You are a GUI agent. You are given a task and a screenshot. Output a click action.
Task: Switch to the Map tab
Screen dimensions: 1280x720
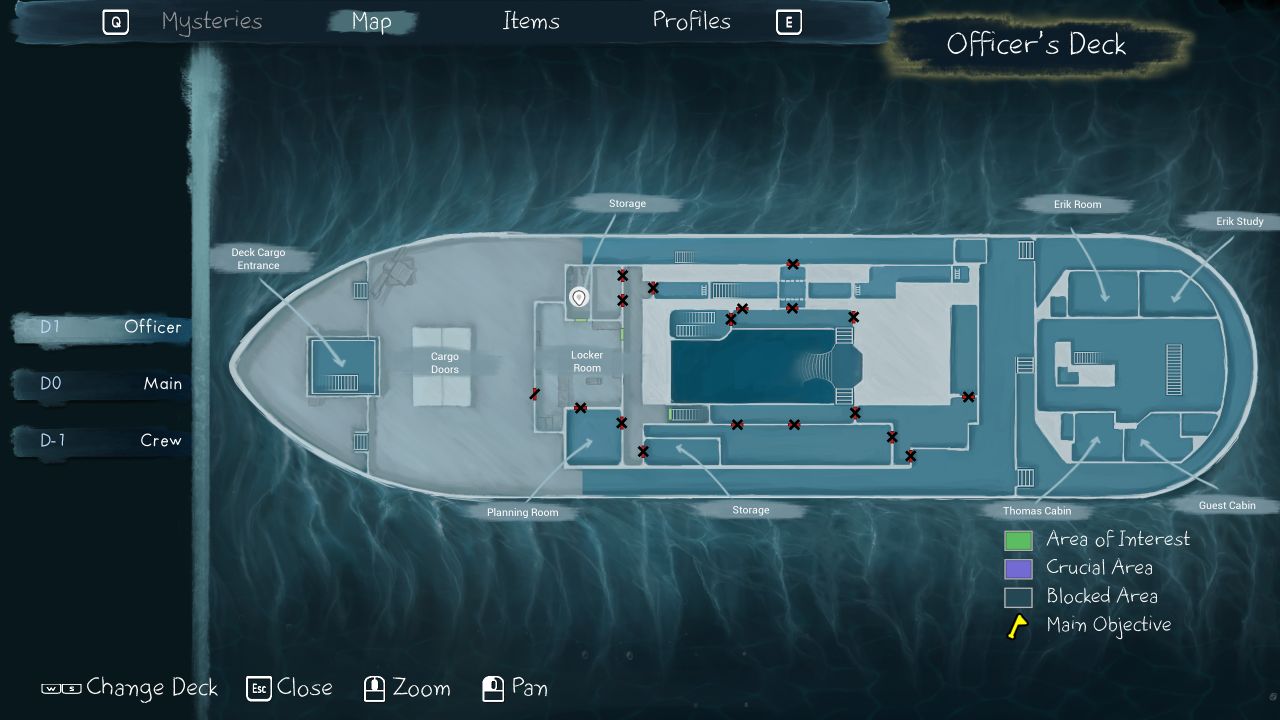click(372, 22)
